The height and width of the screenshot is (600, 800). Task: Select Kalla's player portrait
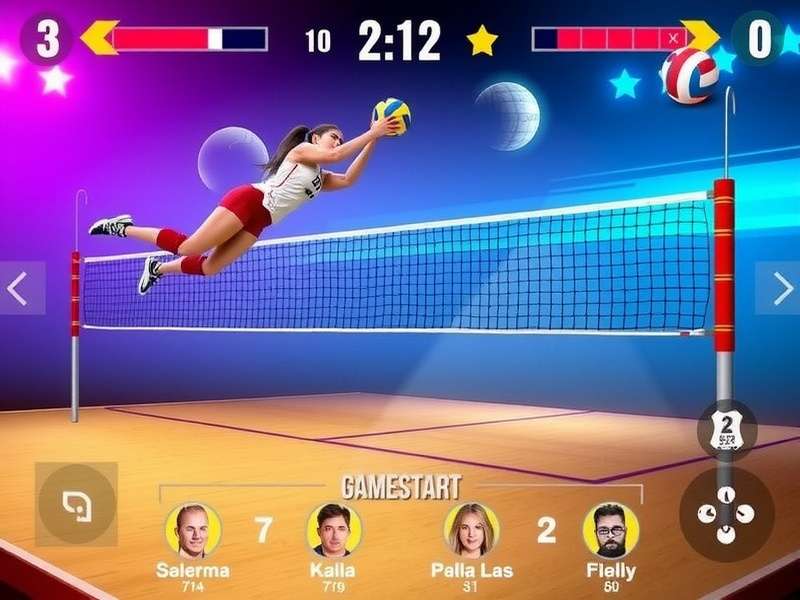point(334,530)
